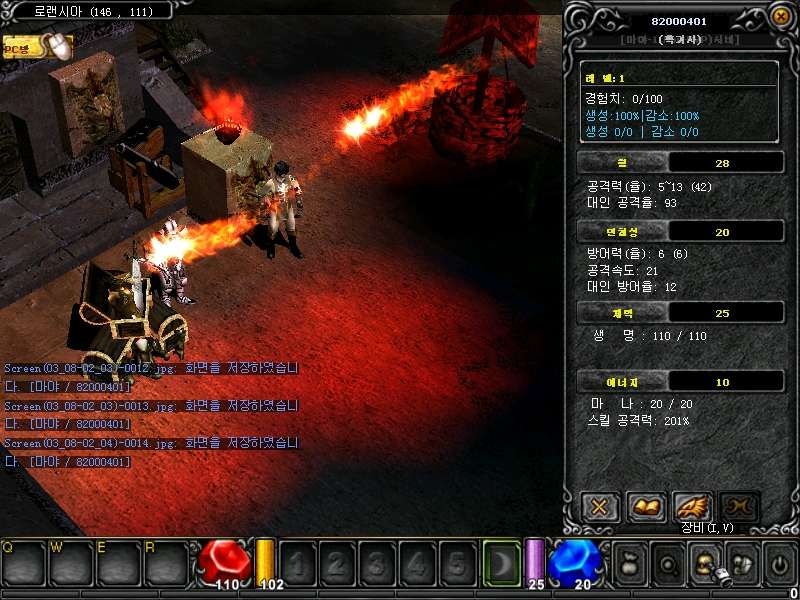800x600 pixels.
Task: Open the golden book icon button
Action: (646, 506)
